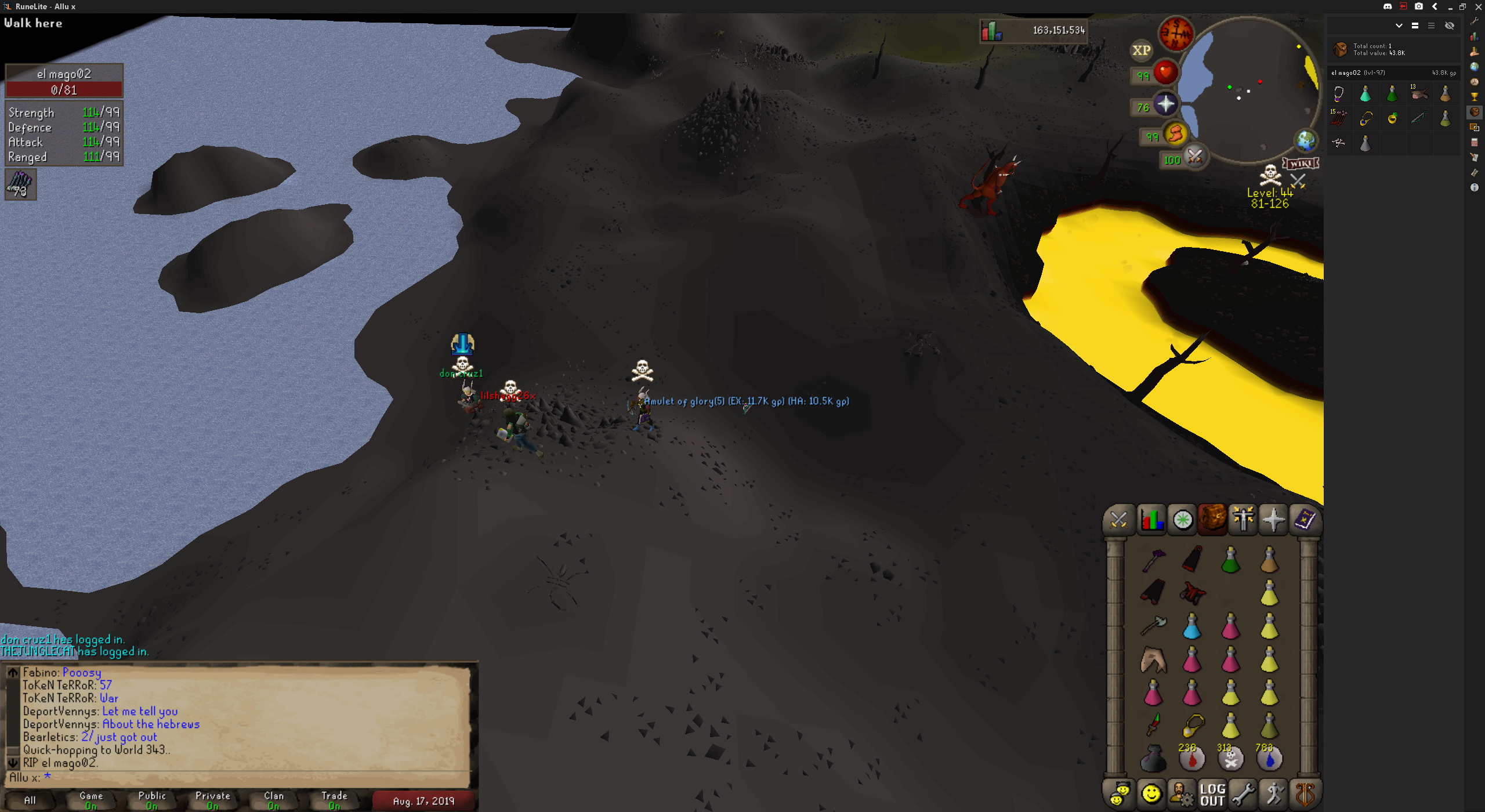Viewport: 1485px width, 812px height.
Task: Switch to the Skills tab
Action: (x=1151, y=519)
